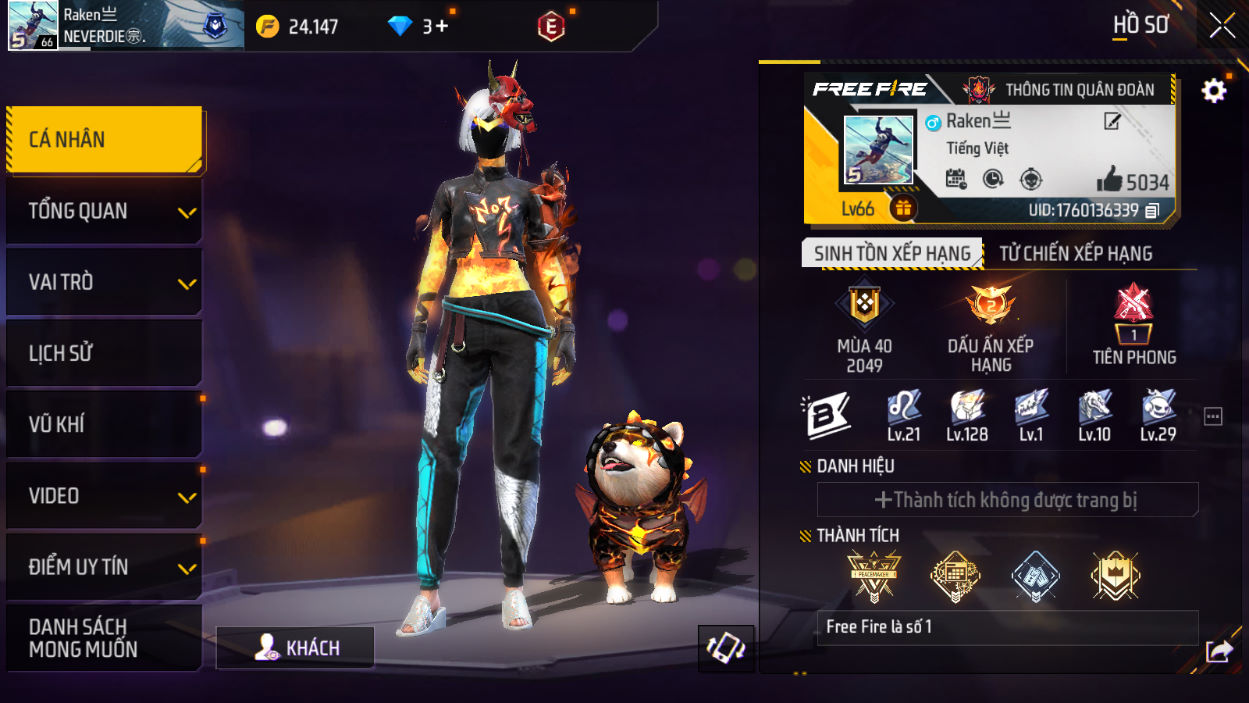Image resolution: width=1249 pixels, height=703 pixels.
Task: Add diamonds with the plus button
Action: tap(442, 27)
